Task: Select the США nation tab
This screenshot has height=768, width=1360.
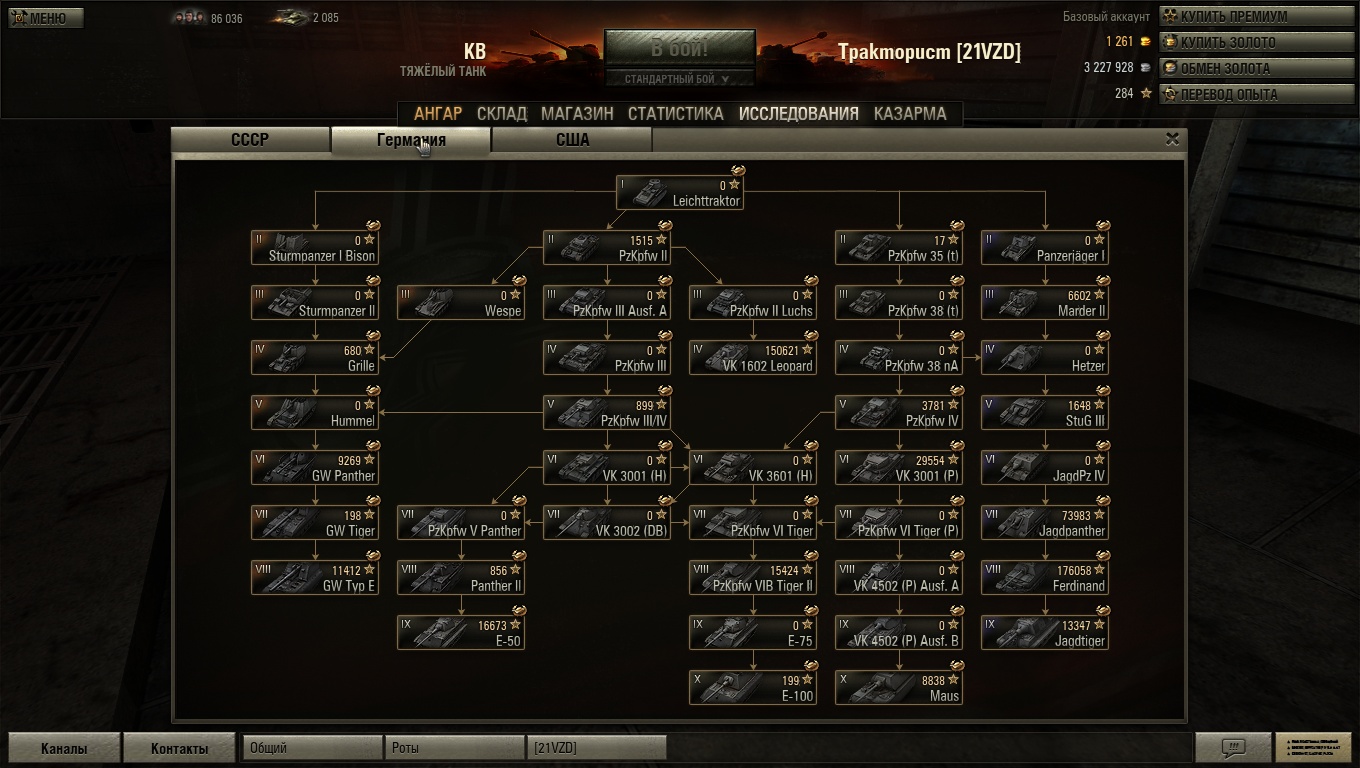Action: [x=572, y=140]
